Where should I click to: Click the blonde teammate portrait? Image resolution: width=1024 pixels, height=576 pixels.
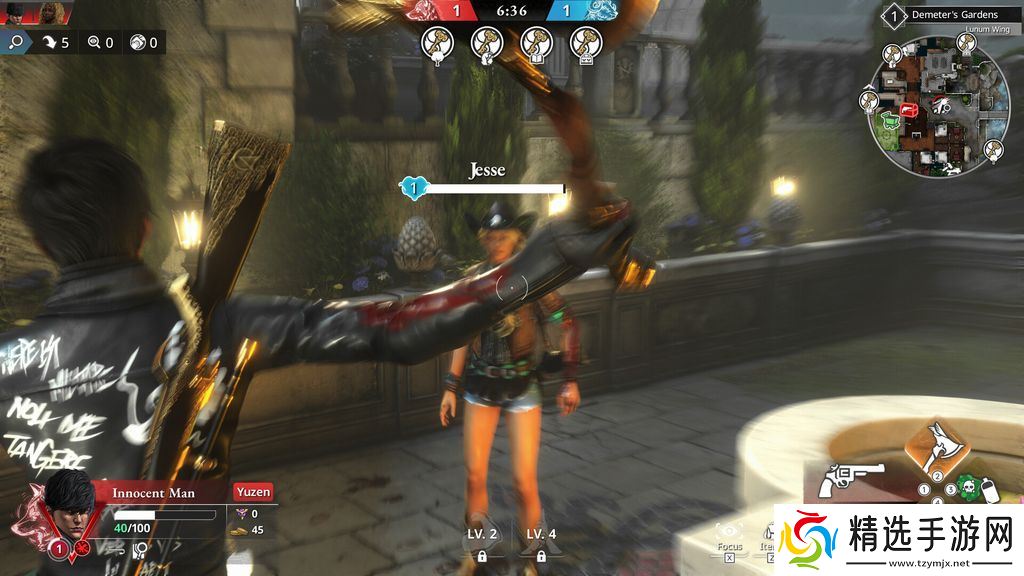[54, 12]
